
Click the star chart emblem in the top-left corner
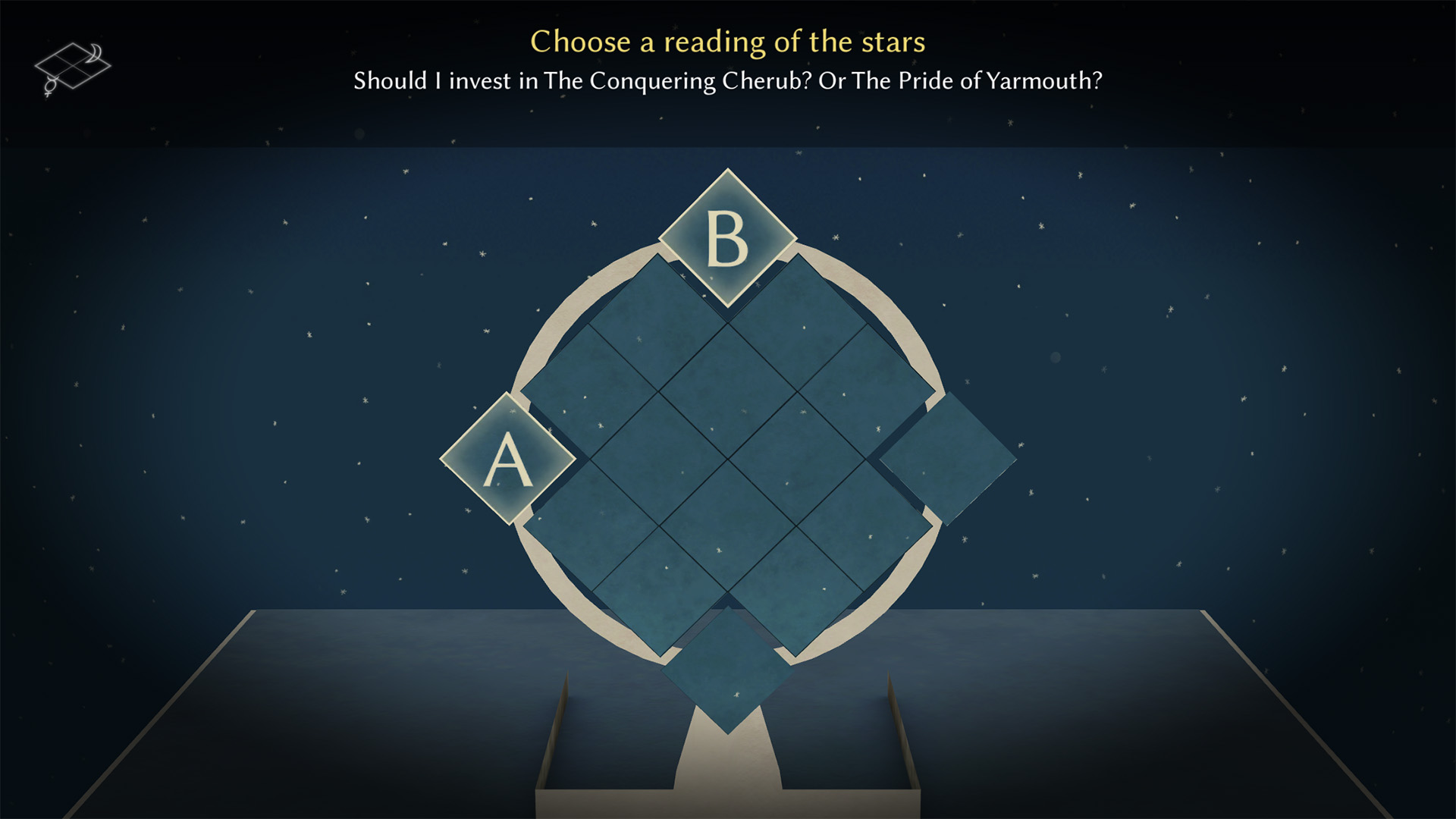pos(74,64)
